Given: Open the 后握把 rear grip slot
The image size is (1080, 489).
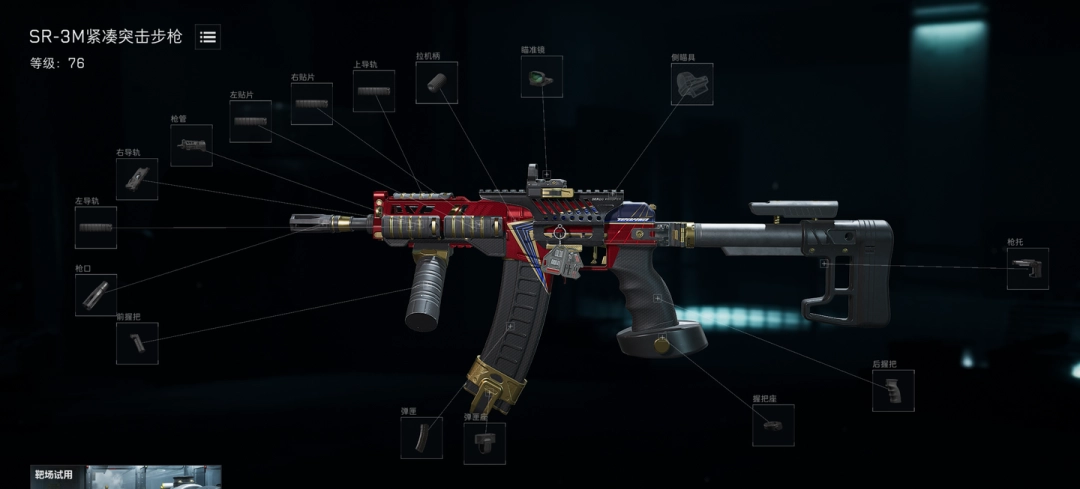Looking at the screenshot, I should click(x=893, y=390).
